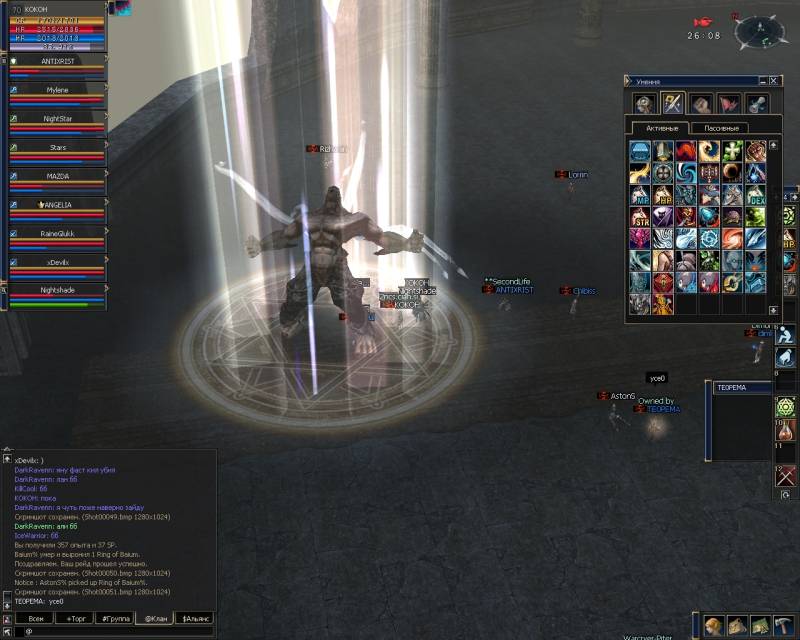Image resolution: width=800 pixels, height=640 pixels.
Task: Close the Умения skills window
Action: pos(774,81)
